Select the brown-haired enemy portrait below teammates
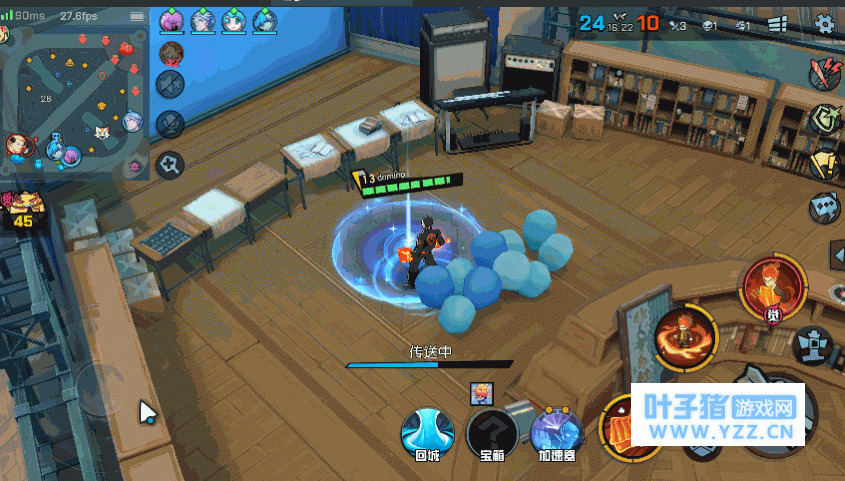The height and width of the screenshot is (481, 845). (x=171, y=52)
